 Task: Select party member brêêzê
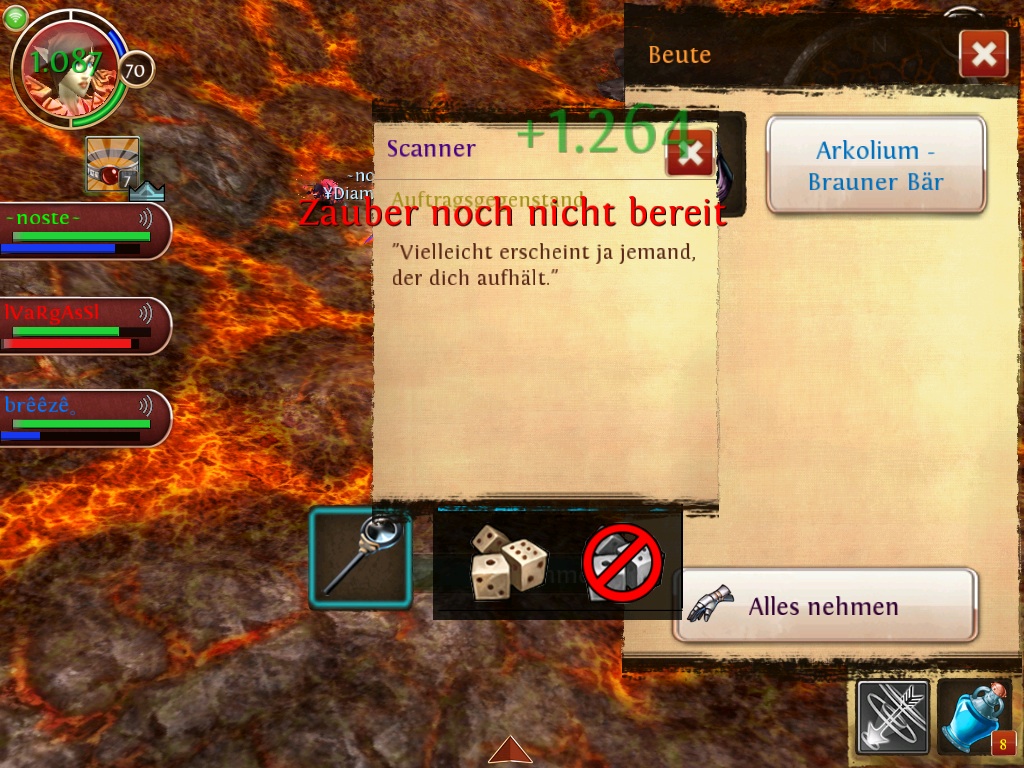click(84, 418)
